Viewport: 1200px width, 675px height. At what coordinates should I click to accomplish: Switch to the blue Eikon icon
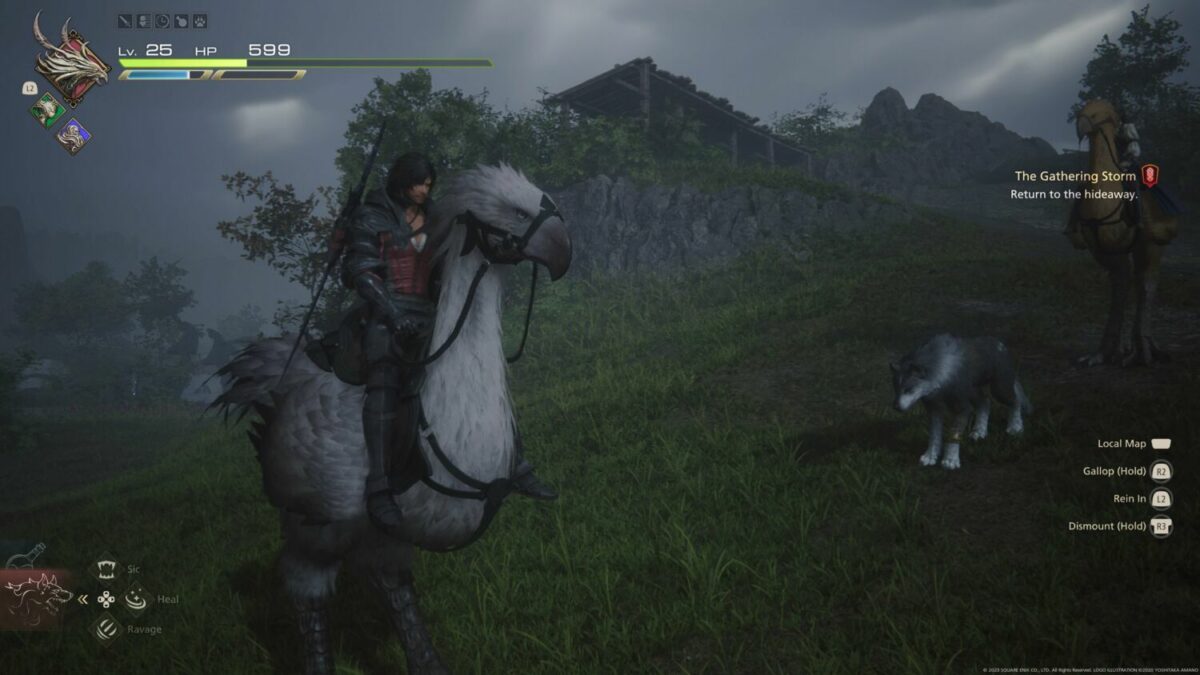73,135
